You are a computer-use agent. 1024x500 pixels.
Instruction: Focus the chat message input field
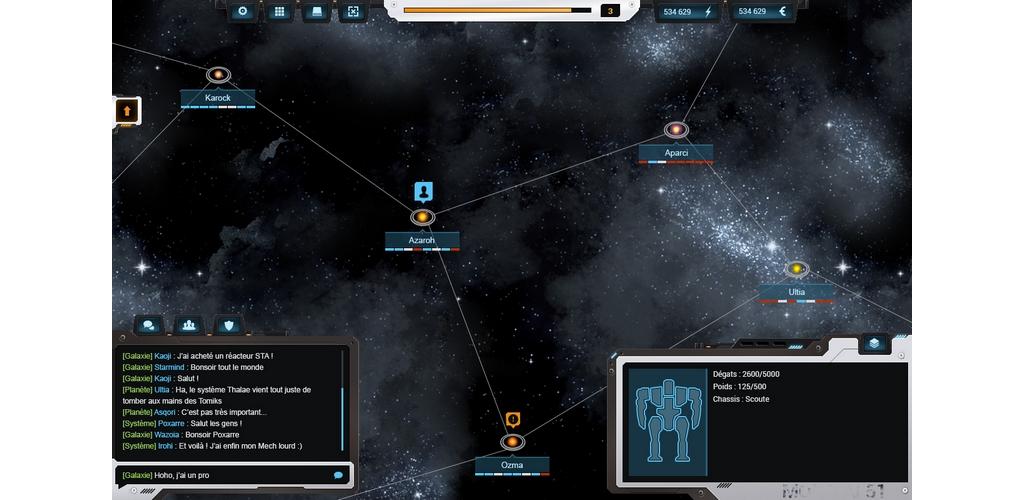[x=225, y=475]
